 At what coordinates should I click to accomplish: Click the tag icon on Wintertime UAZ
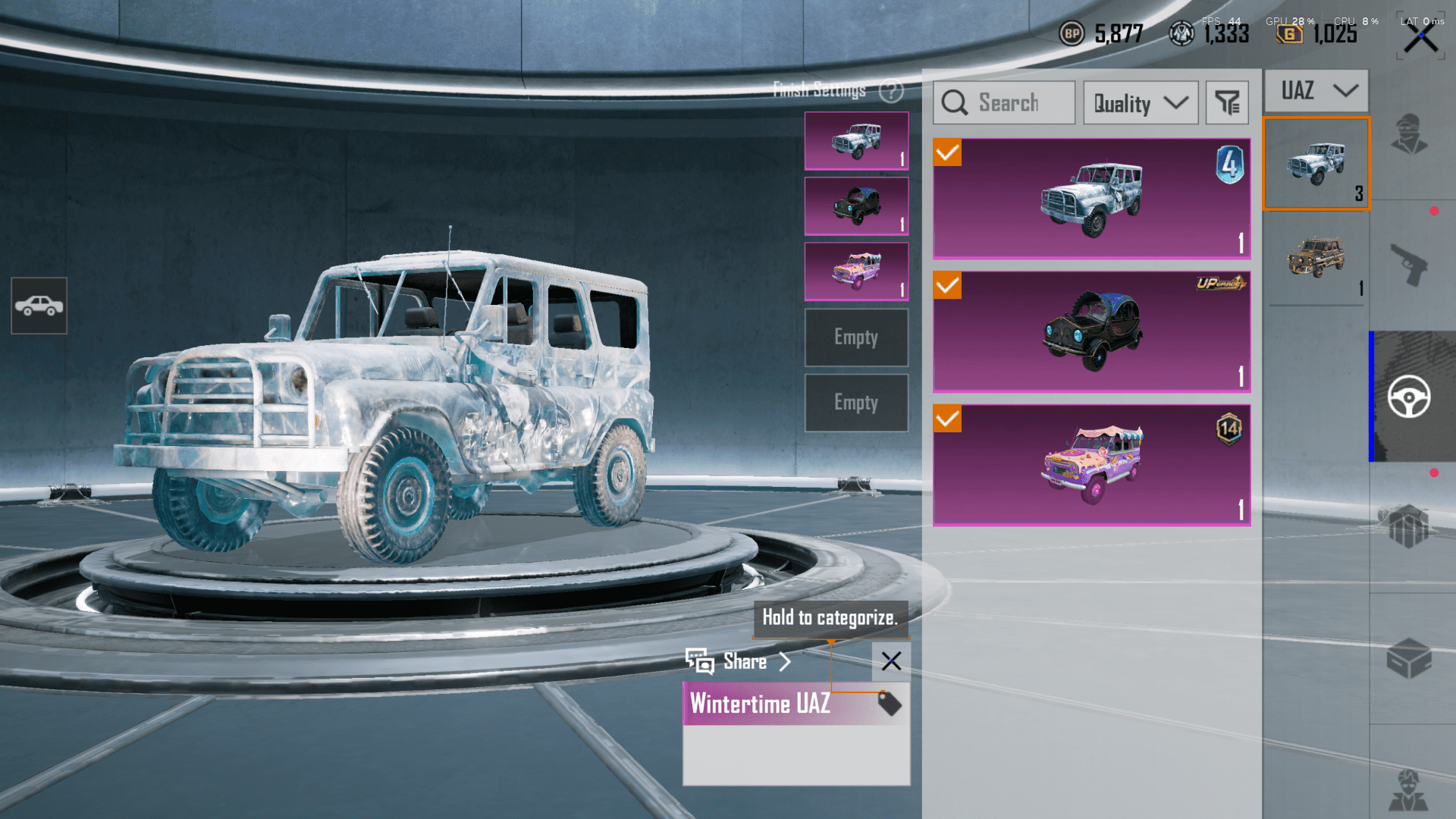889,703
